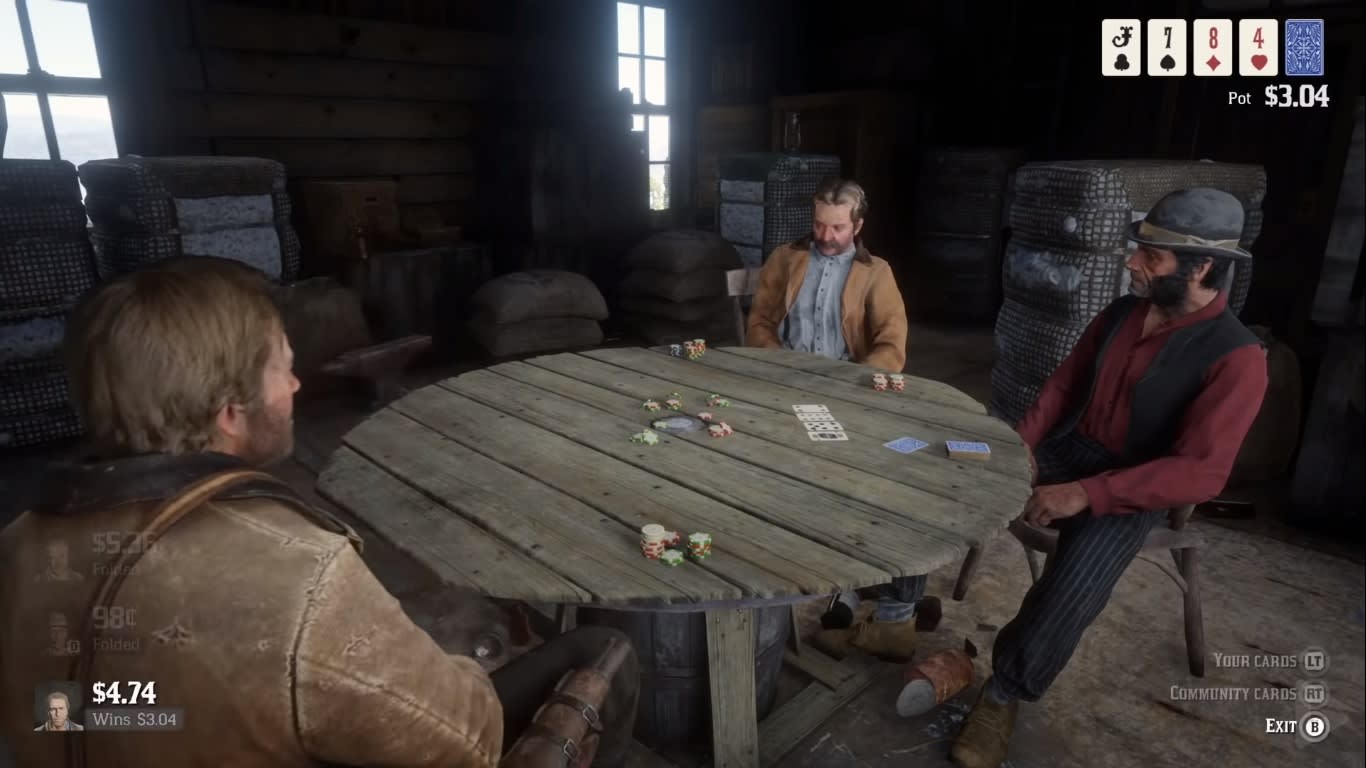Click the LT button prompt icon
This screenshot has width=1366, height=768.
click(x=1311, y=661)
